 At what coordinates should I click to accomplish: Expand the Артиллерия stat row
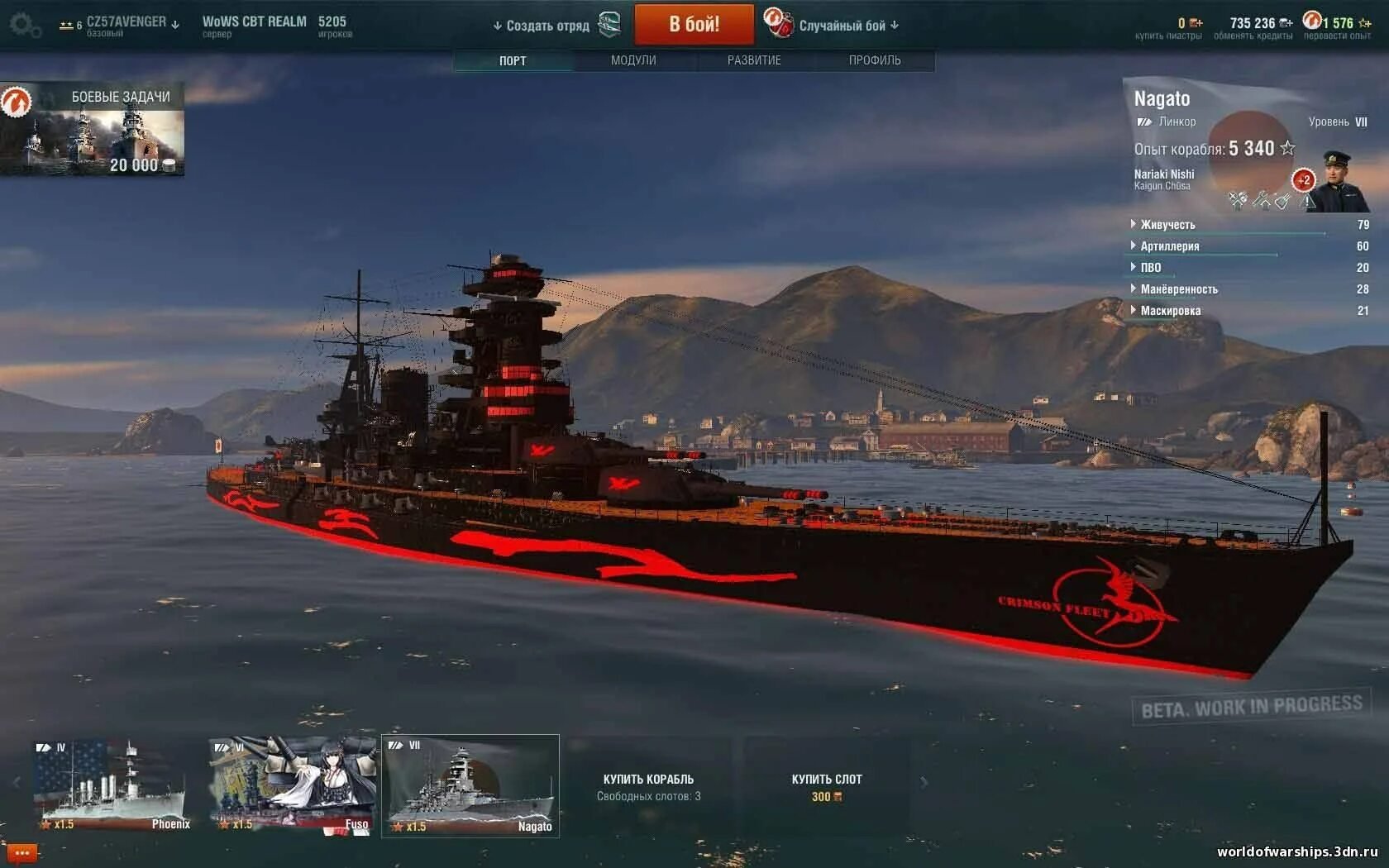click(x=1169, y=246)
